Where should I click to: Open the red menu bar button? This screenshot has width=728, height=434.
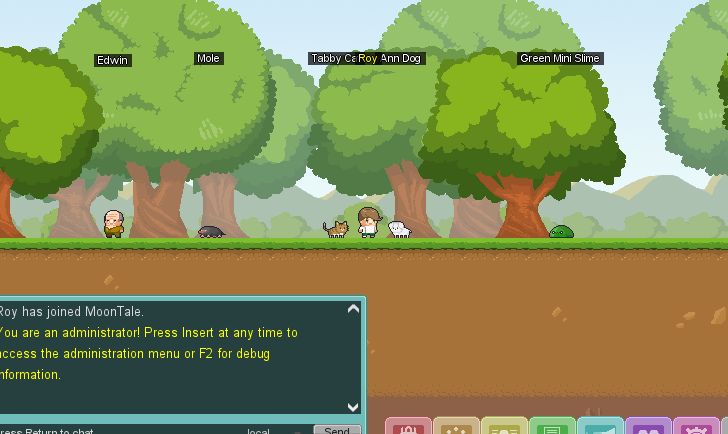click(408, 427)
